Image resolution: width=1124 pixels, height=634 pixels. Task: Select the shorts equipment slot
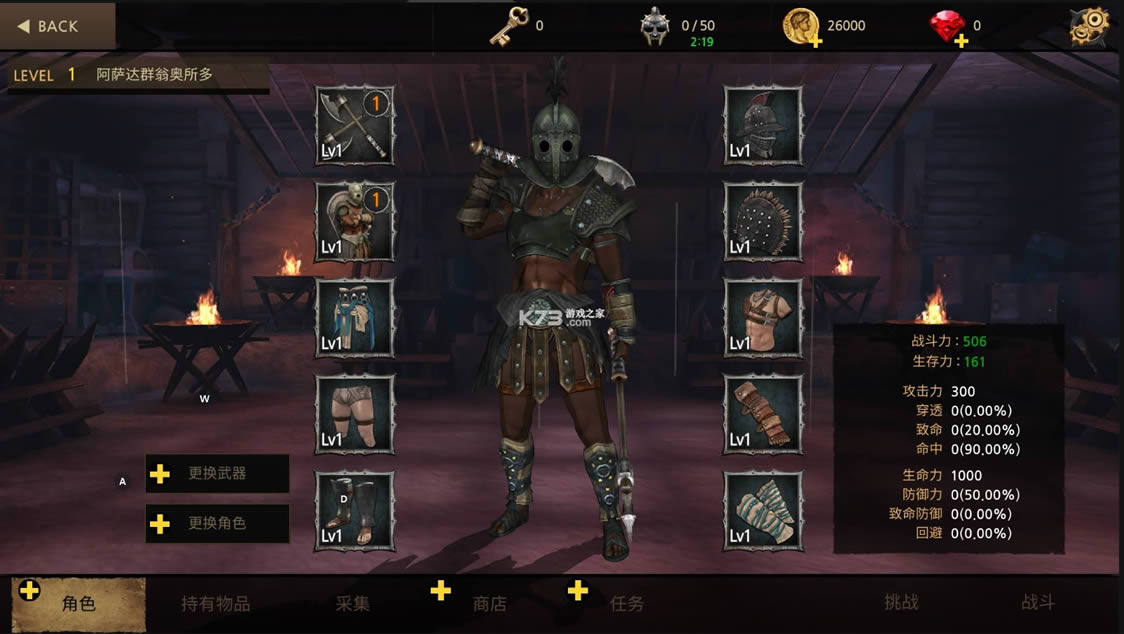click(355, 413)
